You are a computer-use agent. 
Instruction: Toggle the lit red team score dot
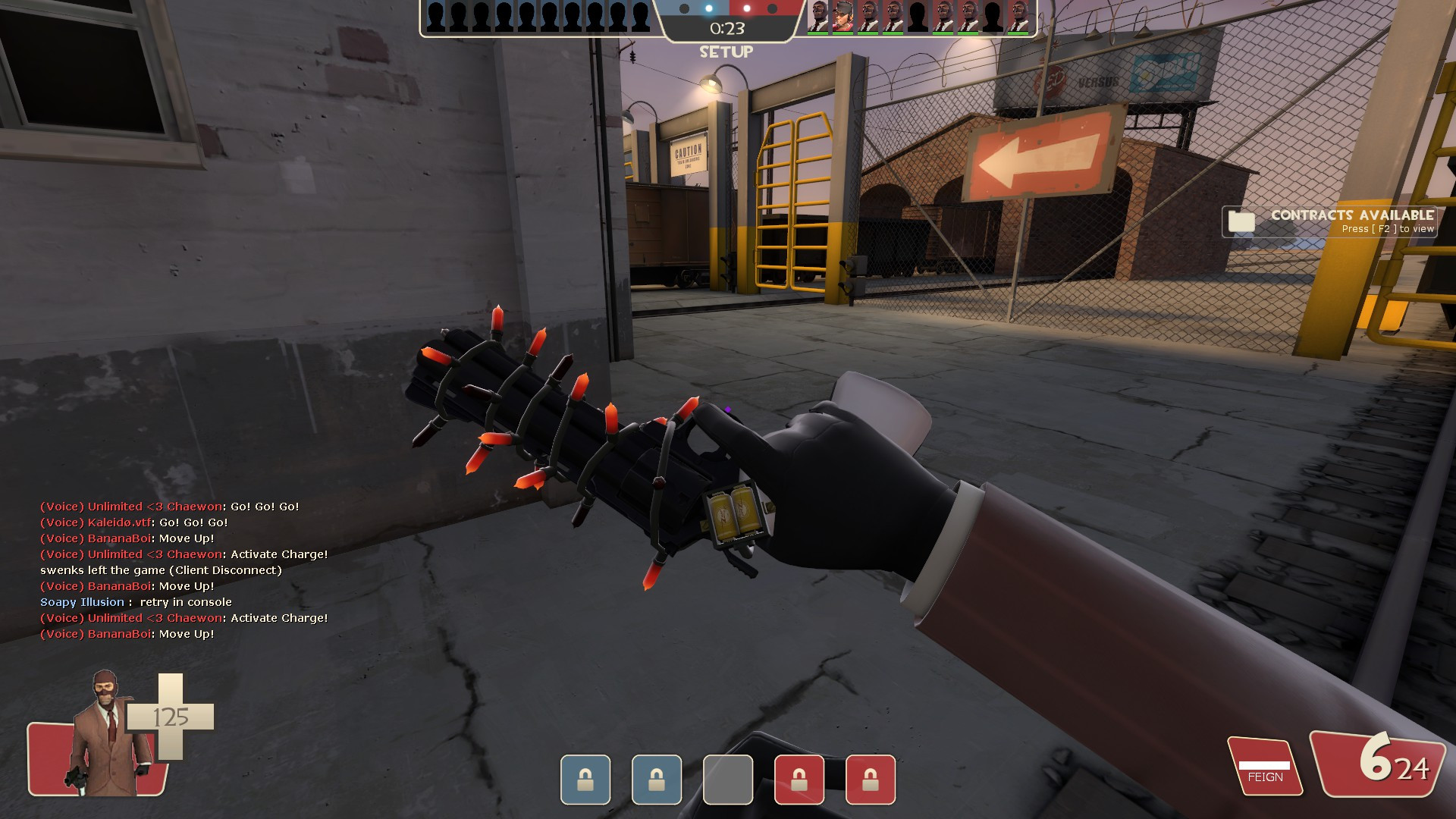(746, 8)
